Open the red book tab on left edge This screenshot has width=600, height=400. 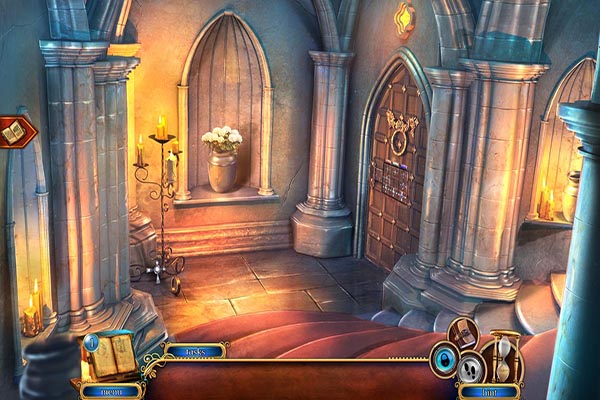click(17, 131)
